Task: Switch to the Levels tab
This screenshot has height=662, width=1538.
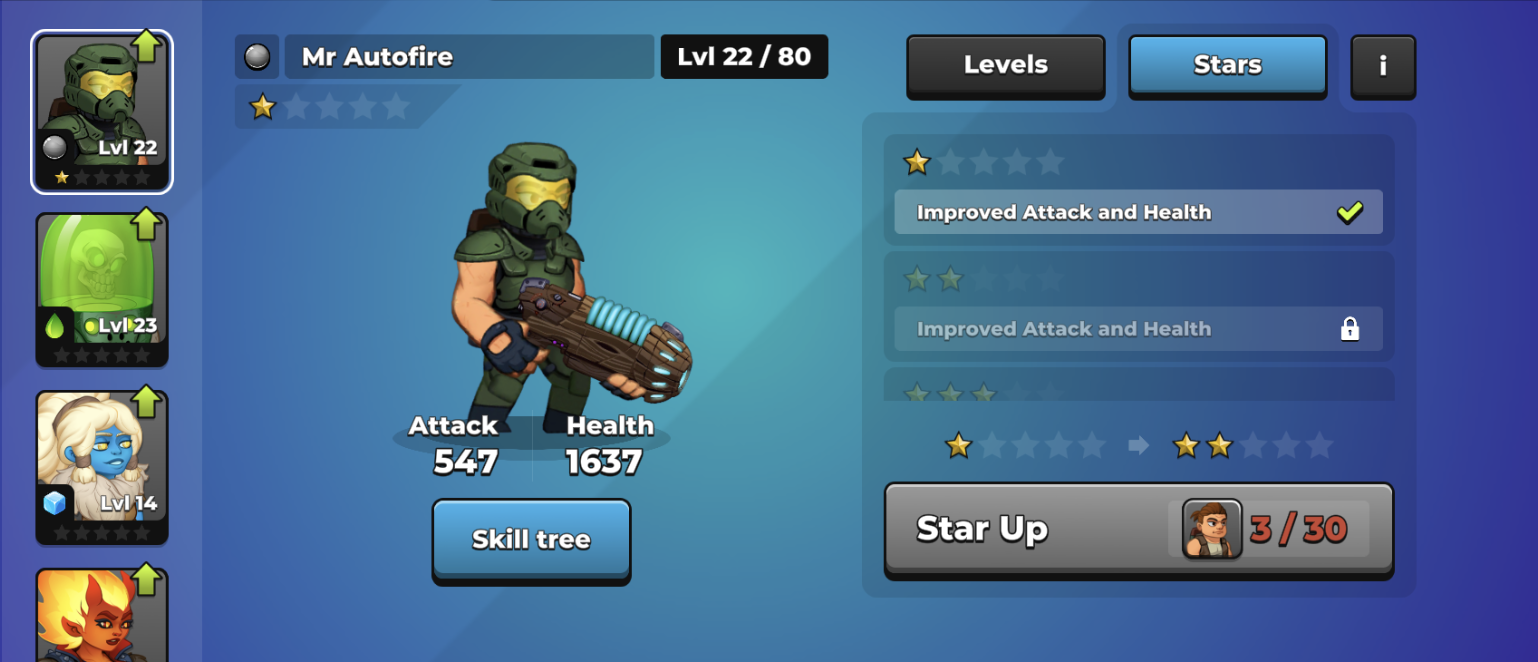Action: tap(1005, 65)
